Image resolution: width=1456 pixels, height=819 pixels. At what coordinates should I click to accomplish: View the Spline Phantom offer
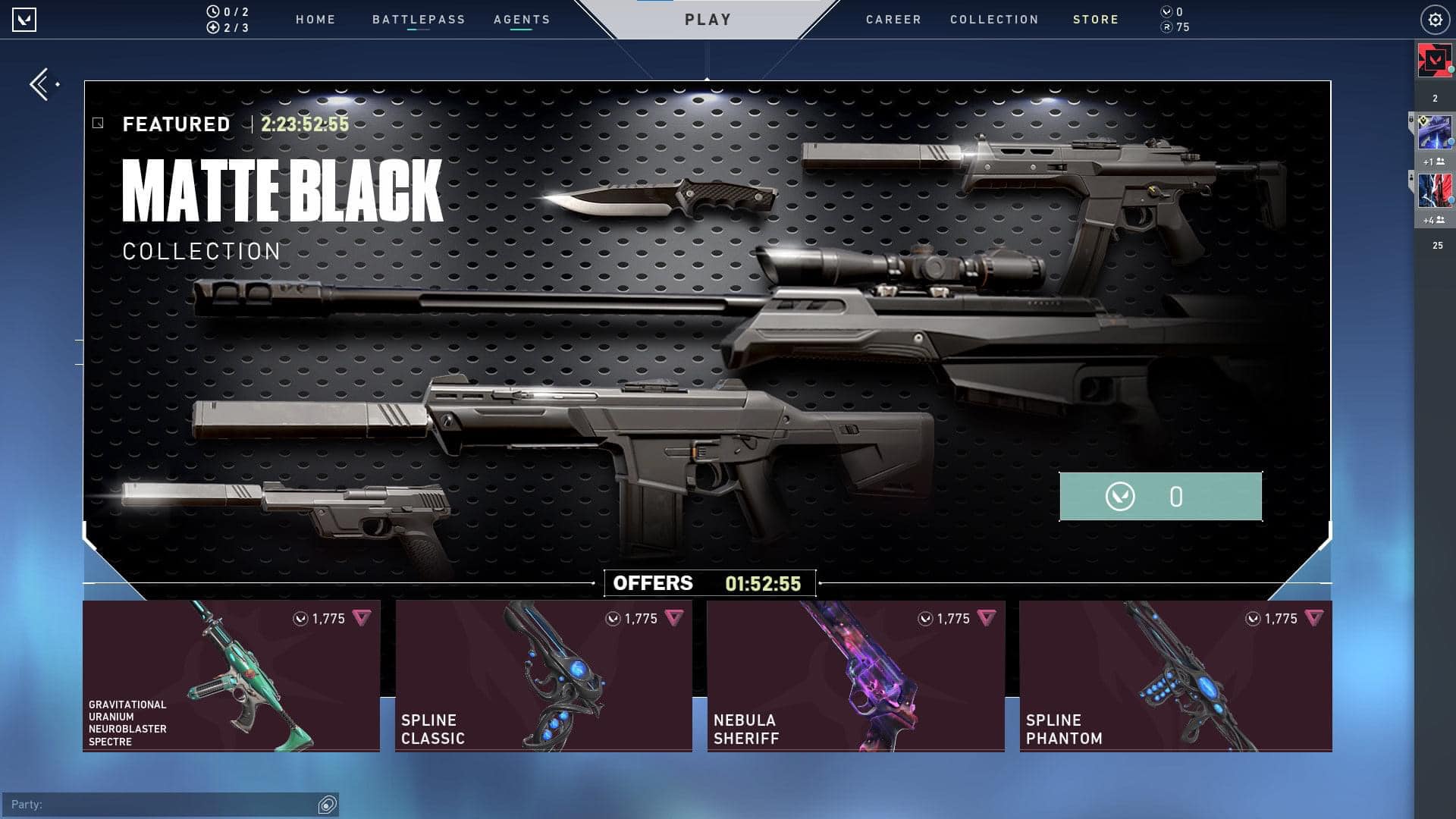1175,676
